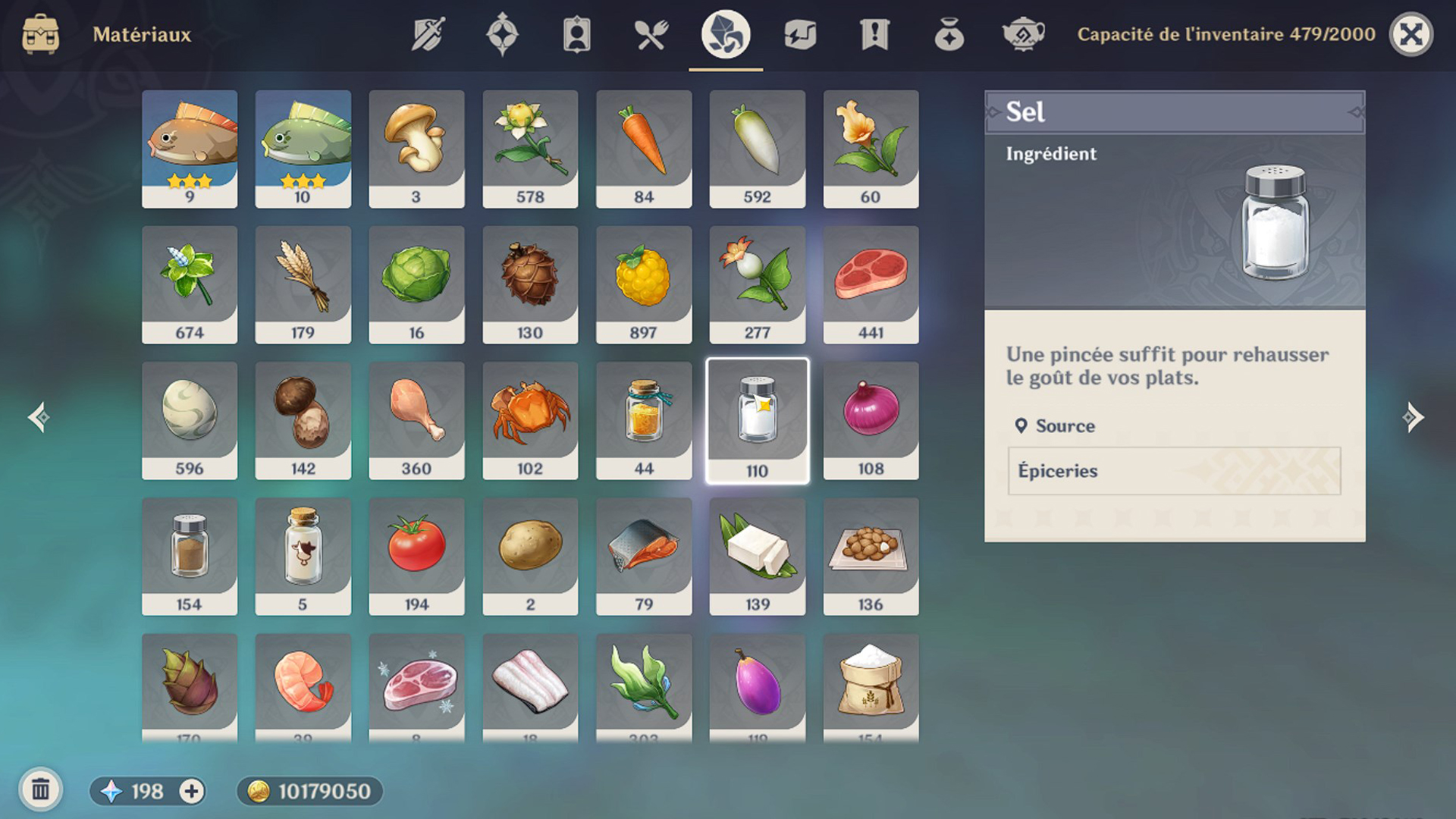
Task: Open the teapot furnishings tab
Action: click(1023, 34)
